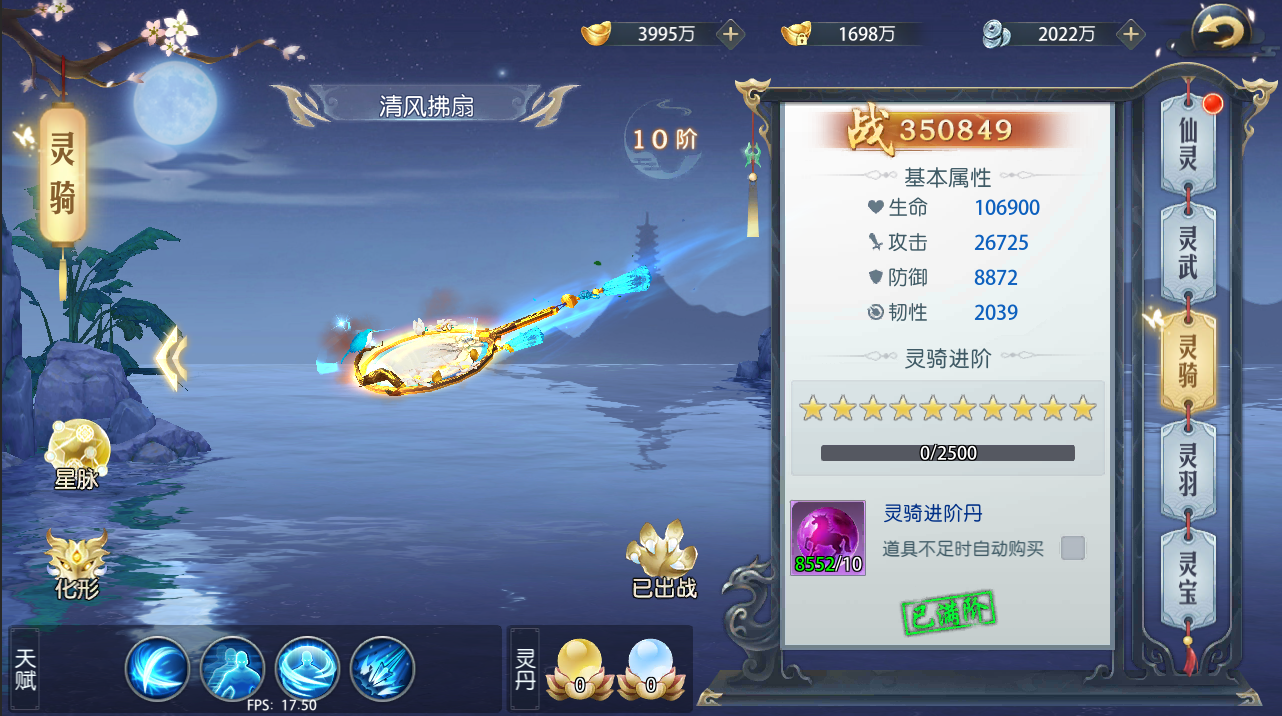This screenshot has height=716, width=1282.
Task: View the blue slash talent skill
Action: 158,668
